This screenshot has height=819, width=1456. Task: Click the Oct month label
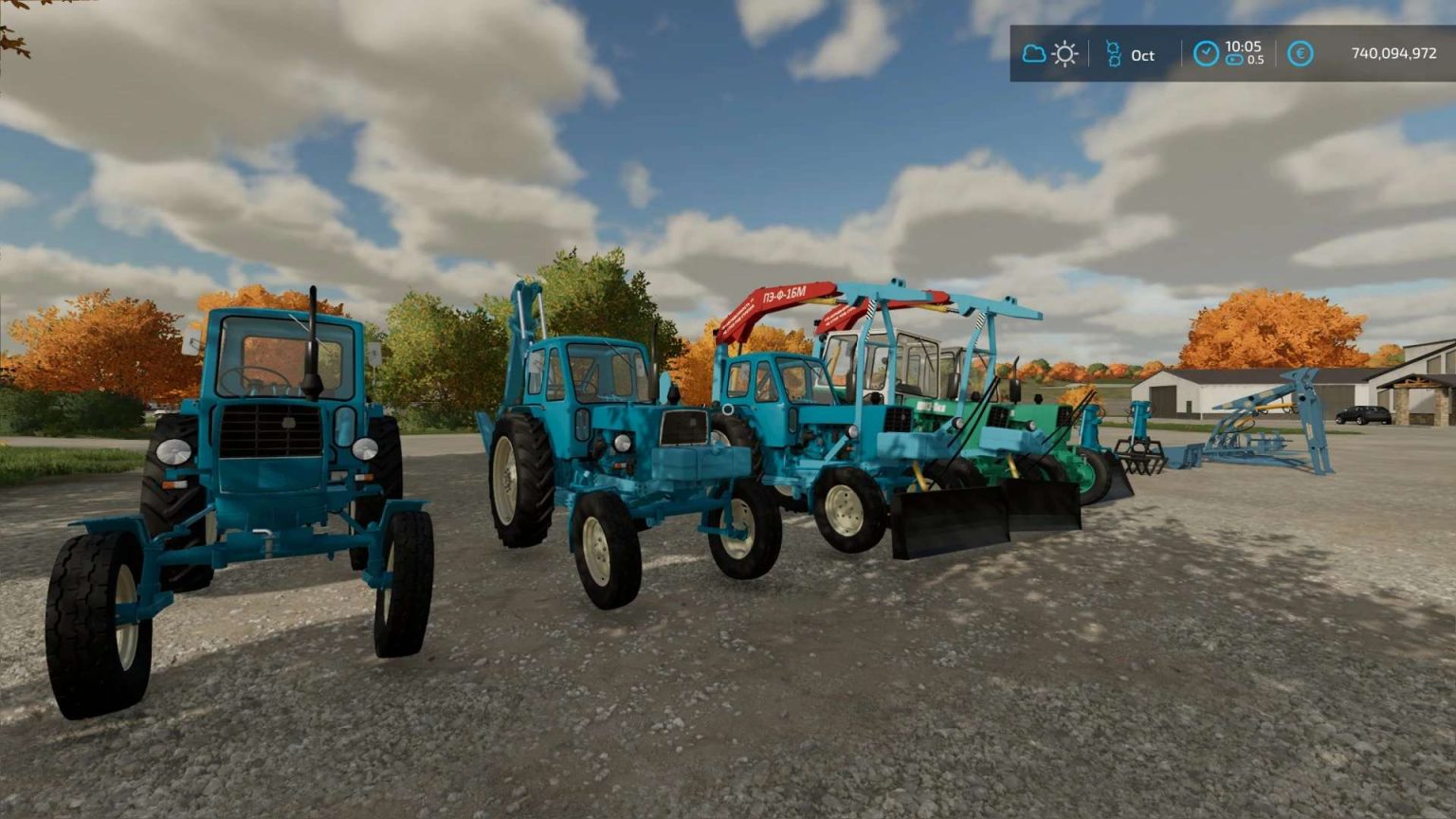tap(1142, 55)
